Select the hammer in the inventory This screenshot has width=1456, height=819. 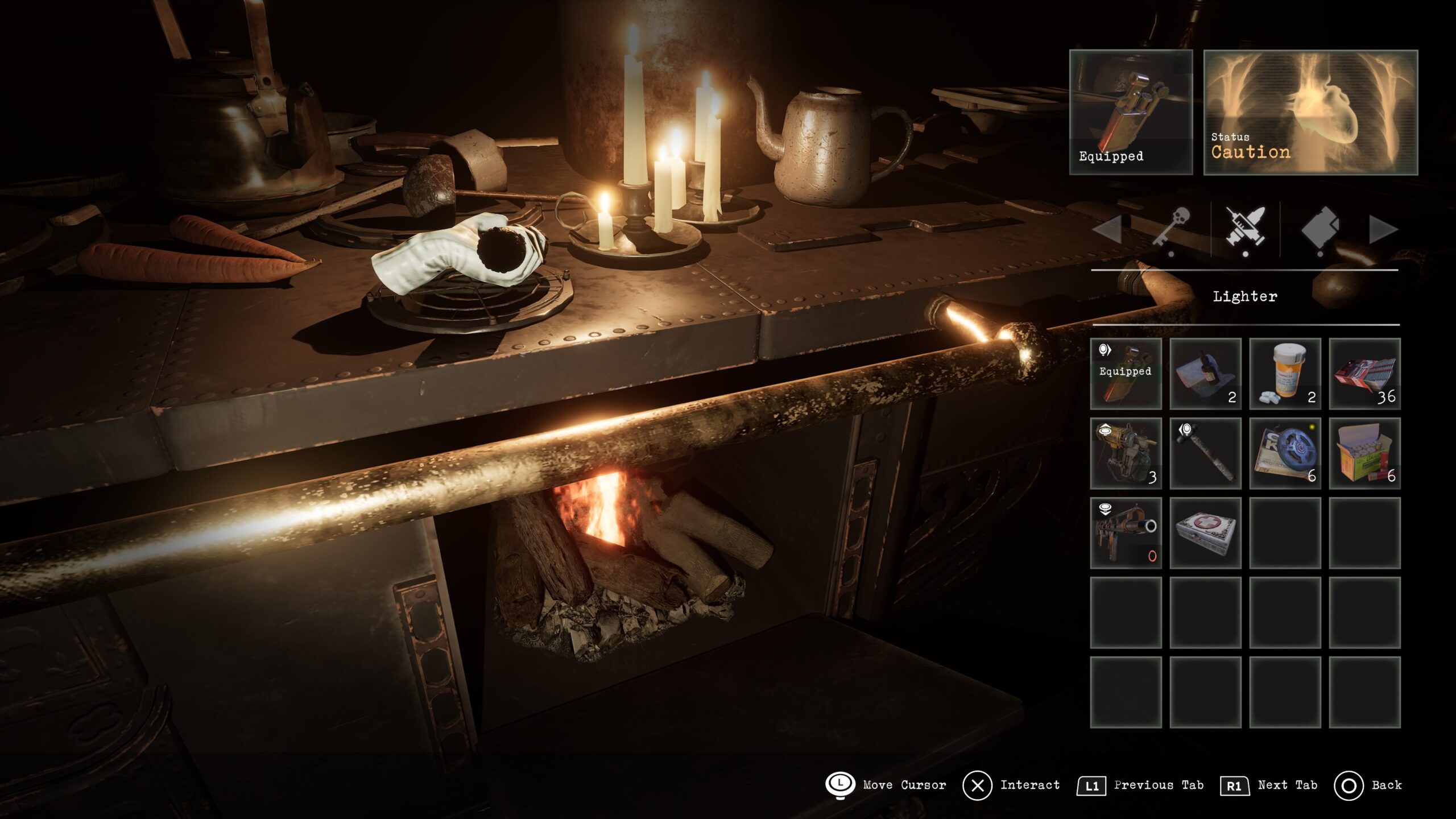(1205, 453)
